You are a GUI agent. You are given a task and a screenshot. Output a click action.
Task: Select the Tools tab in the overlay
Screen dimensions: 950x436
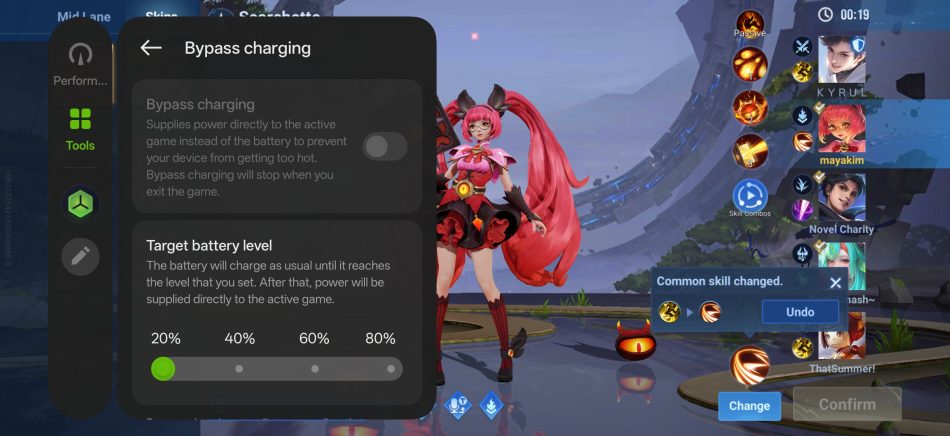(80, 130)
